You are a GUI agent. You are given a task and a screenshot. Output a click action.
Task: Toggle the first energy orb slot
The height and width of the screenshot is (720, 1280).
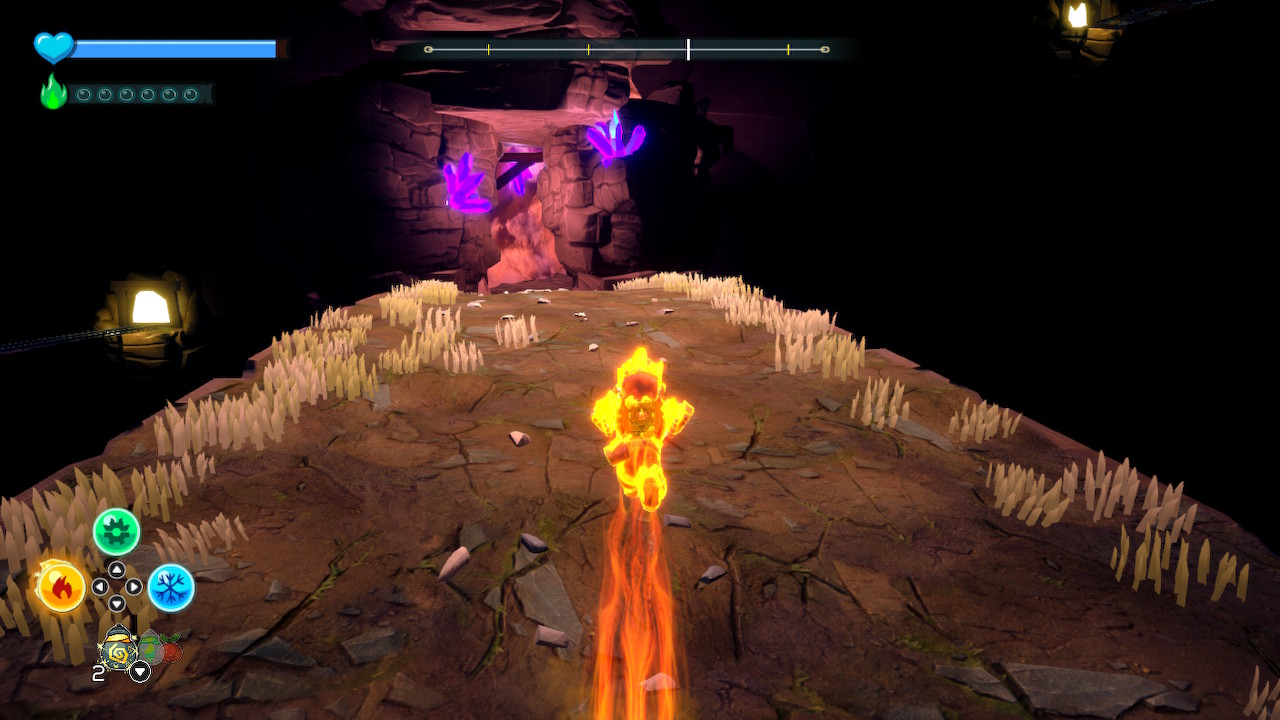coord(84,94)
